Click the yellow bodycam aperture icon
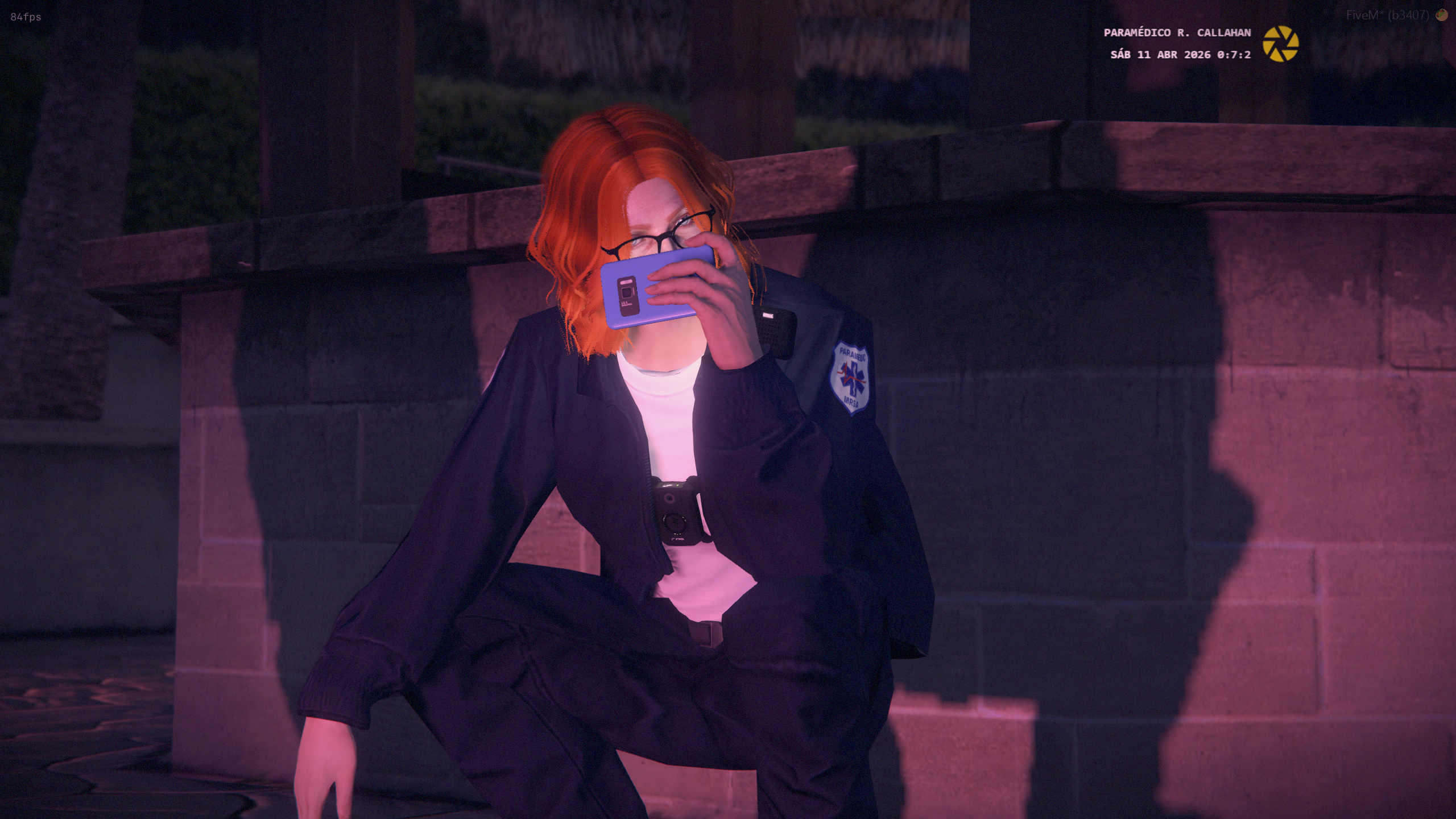The height and width of the screenshot is (819, 1456). point(1280,44)
